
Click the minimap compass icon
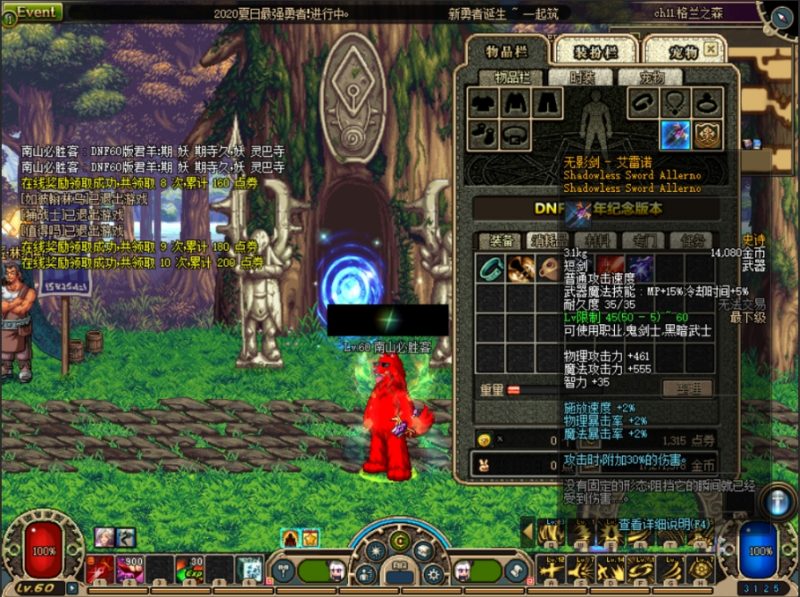pos(779,17)
